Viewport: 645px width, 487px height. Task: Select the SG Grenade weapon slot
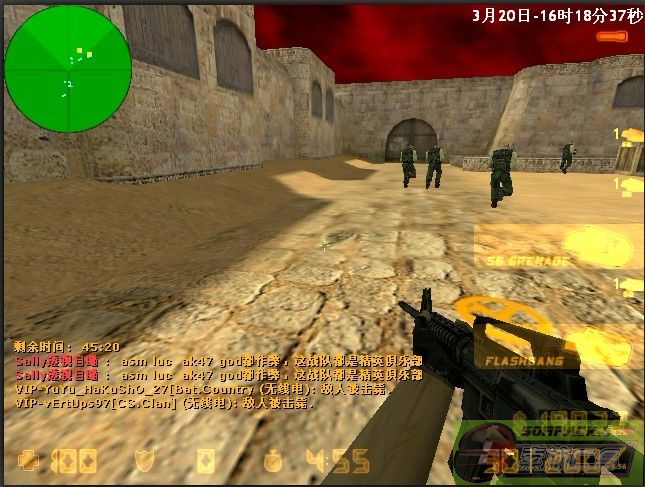tap(558, 245)
